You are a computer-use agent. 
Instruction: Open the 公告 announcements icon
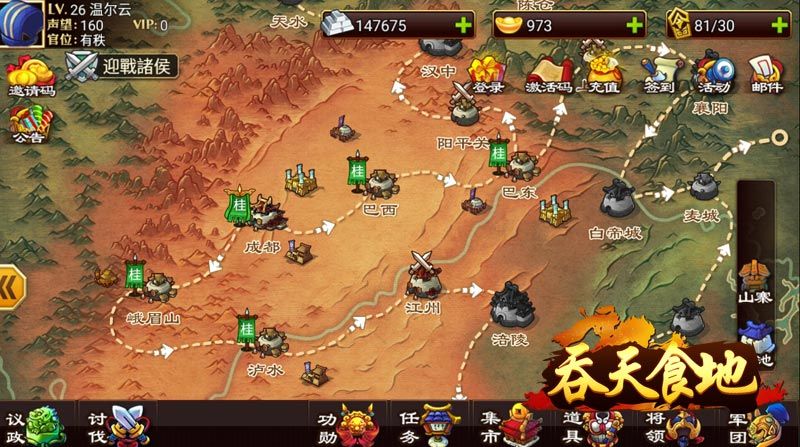coord(26,125)
